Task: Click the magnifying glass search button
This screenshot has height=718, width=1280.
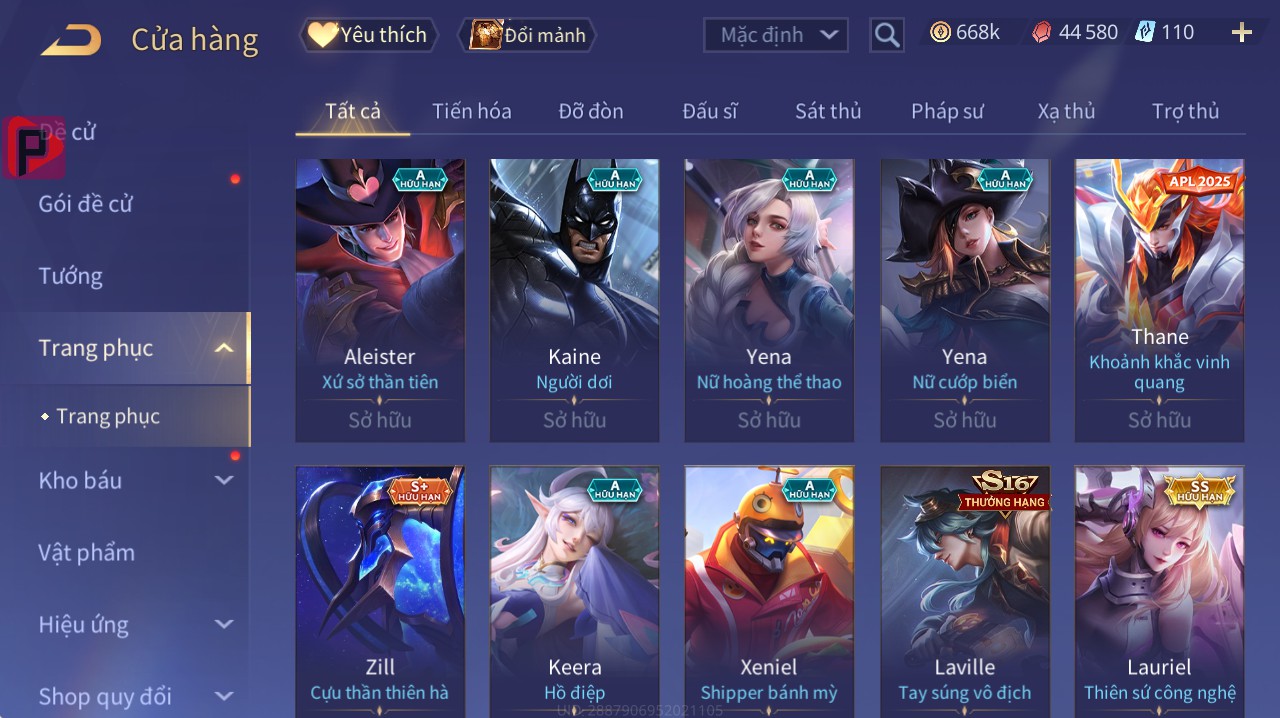Action: click(886, 35)
